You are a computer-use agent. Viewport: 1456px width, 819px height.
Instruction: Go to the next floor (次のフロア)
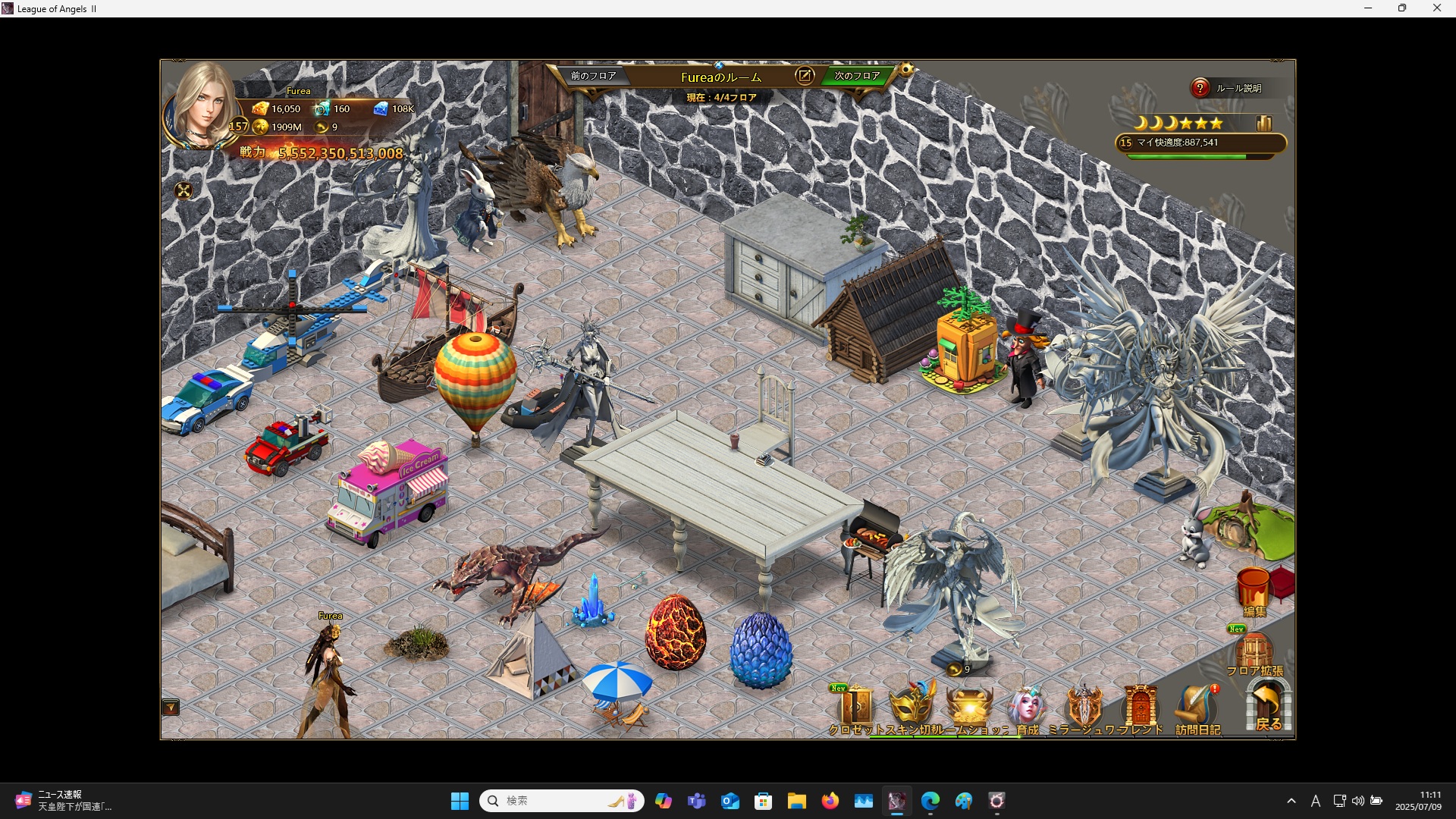857,76
